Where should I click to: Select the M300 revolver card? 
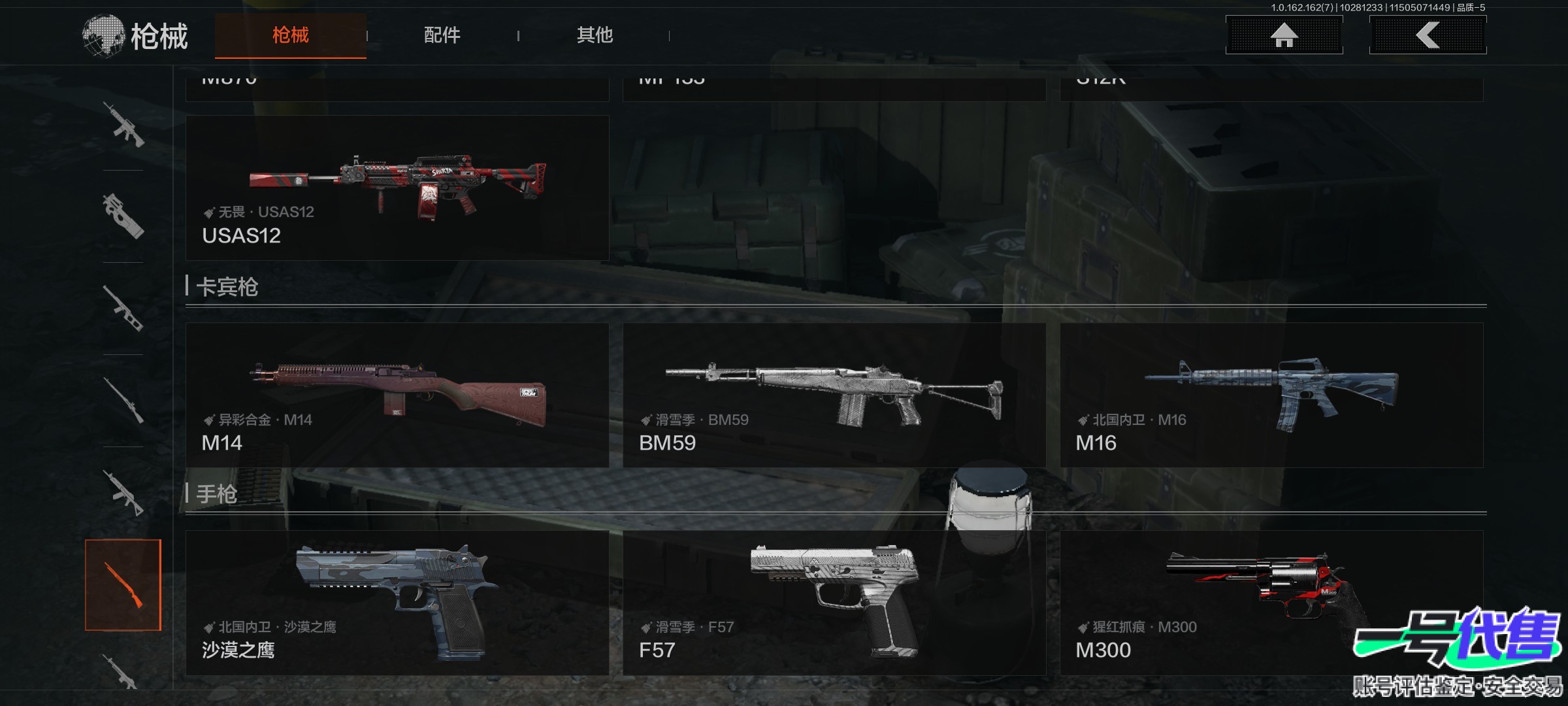1271,602
